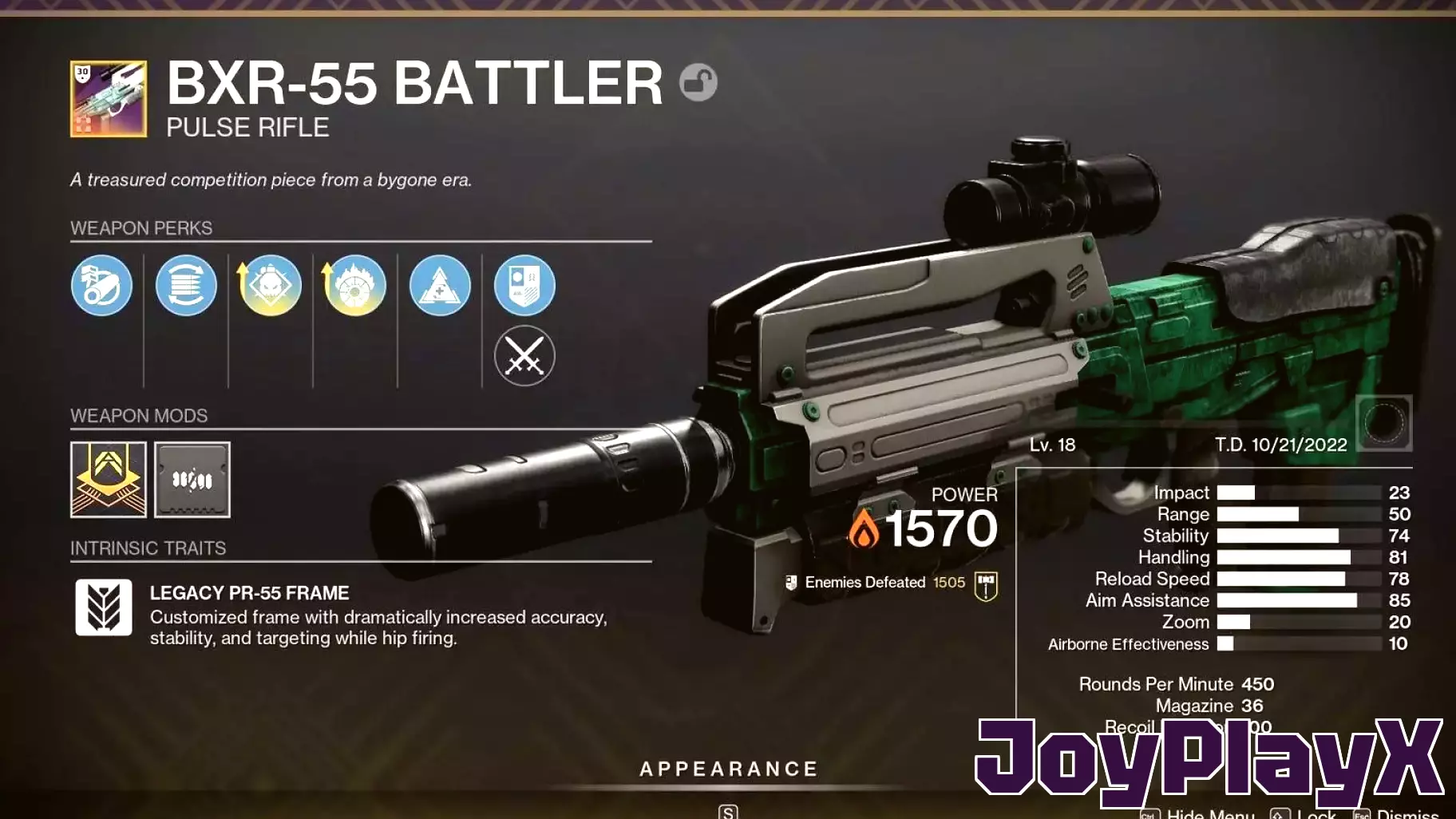This screenshot has height=819, width=1456.
Task: Select the crossed swords kill tracker
Action: click(524, 357)
